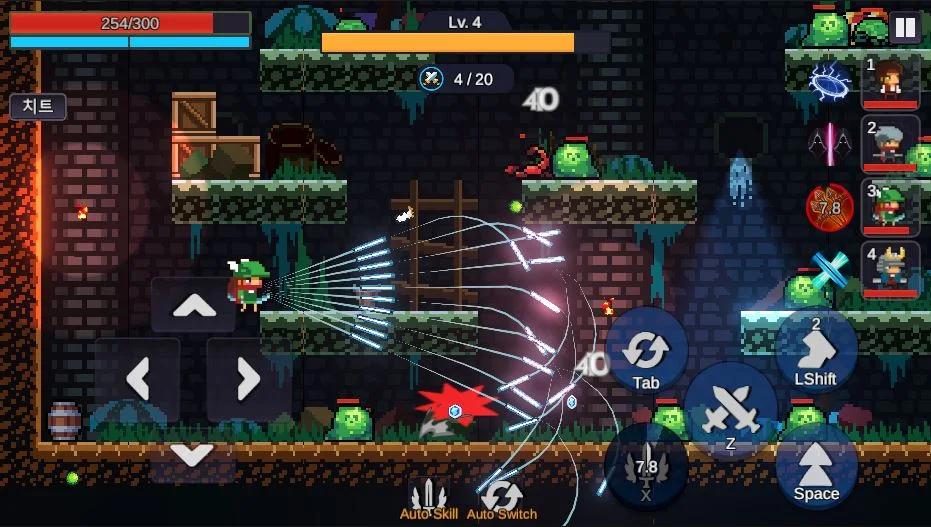The image size is (931, 527).
Task: Toggle Auto Switch
Action: (502, 498)
